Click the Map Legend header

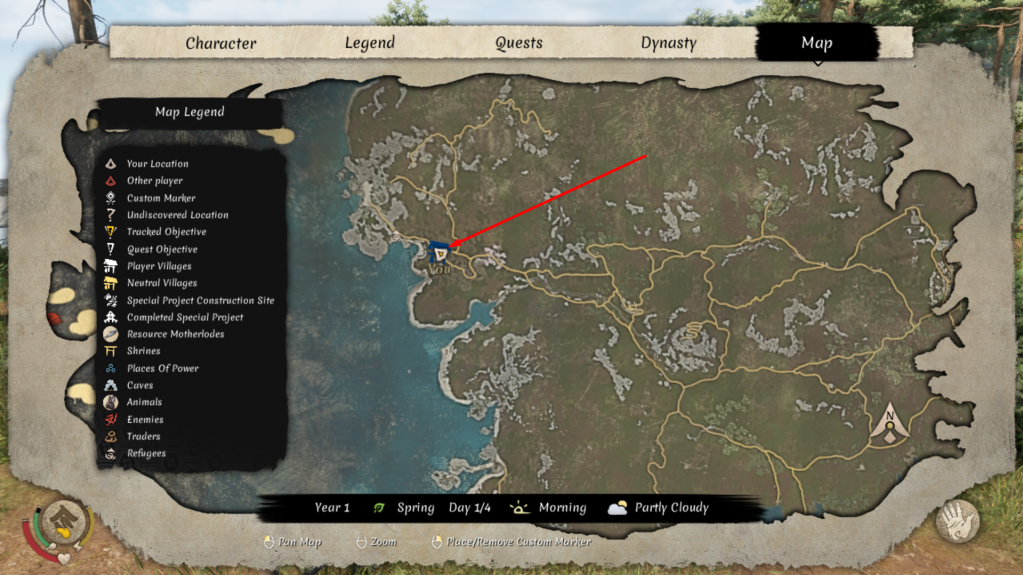(x=189, y=112)
